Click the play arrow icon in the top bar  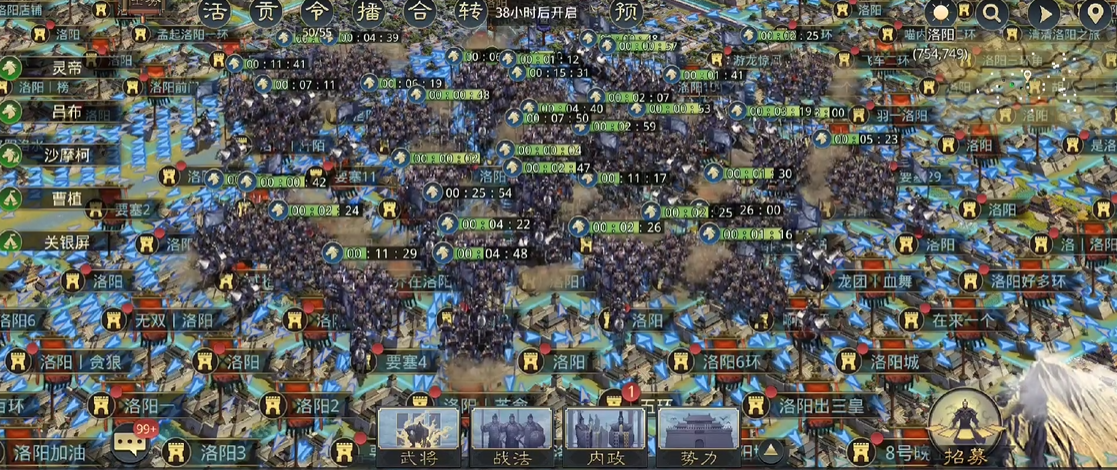(x=1044, y=14)
